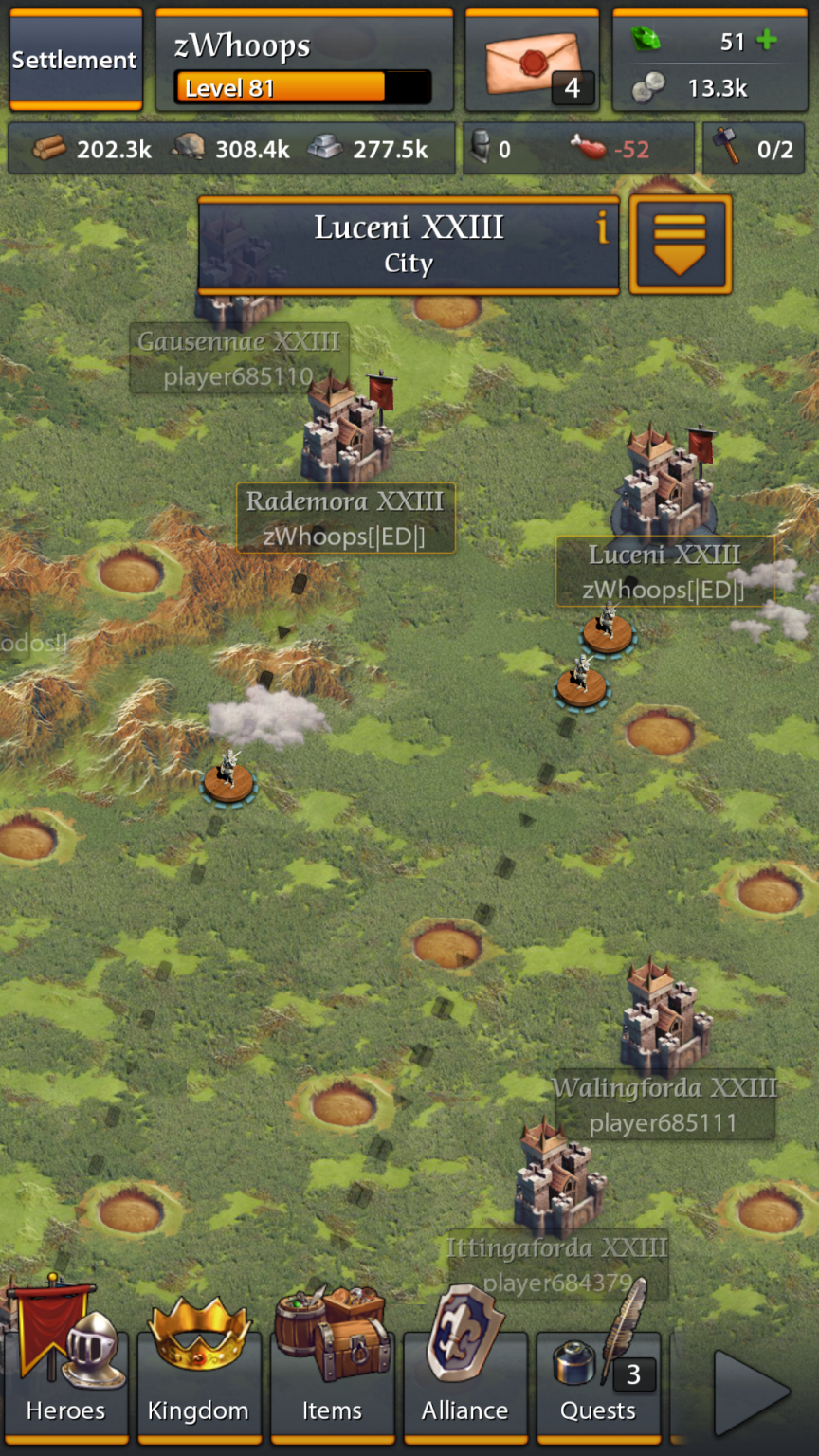
Task: Select the Rademora XXIII city label
Action: point(345,518)
